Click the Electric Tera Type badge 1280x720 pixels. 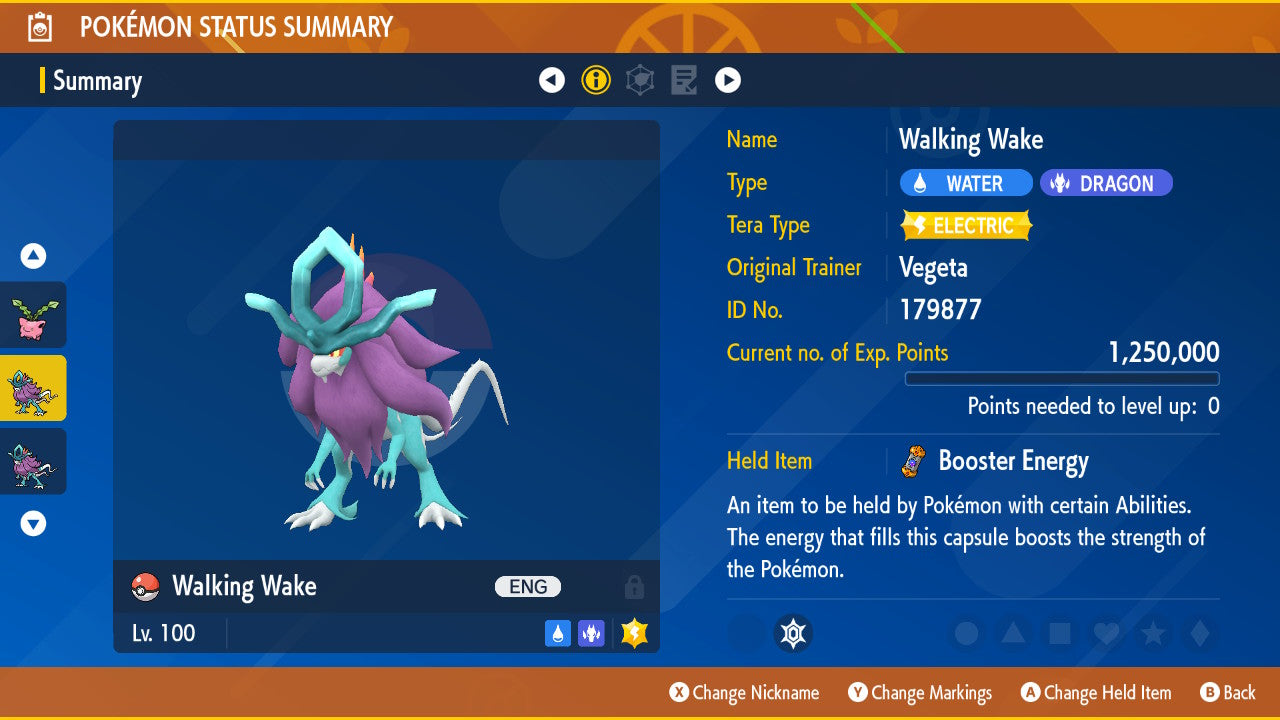[x=966, y=226]
